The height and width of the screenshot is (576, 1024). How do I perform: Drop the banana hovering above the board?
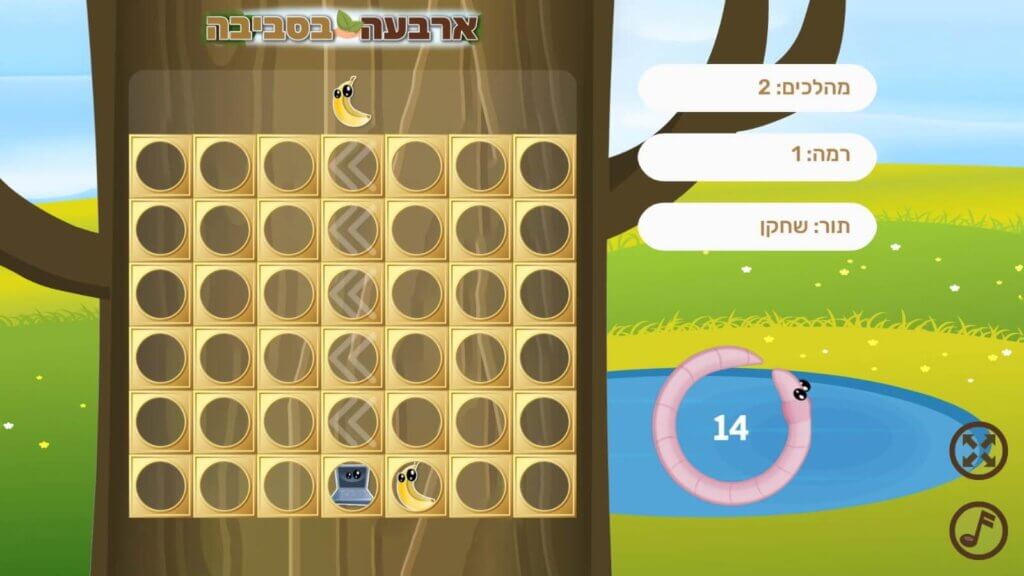click(x=349, y=102)
